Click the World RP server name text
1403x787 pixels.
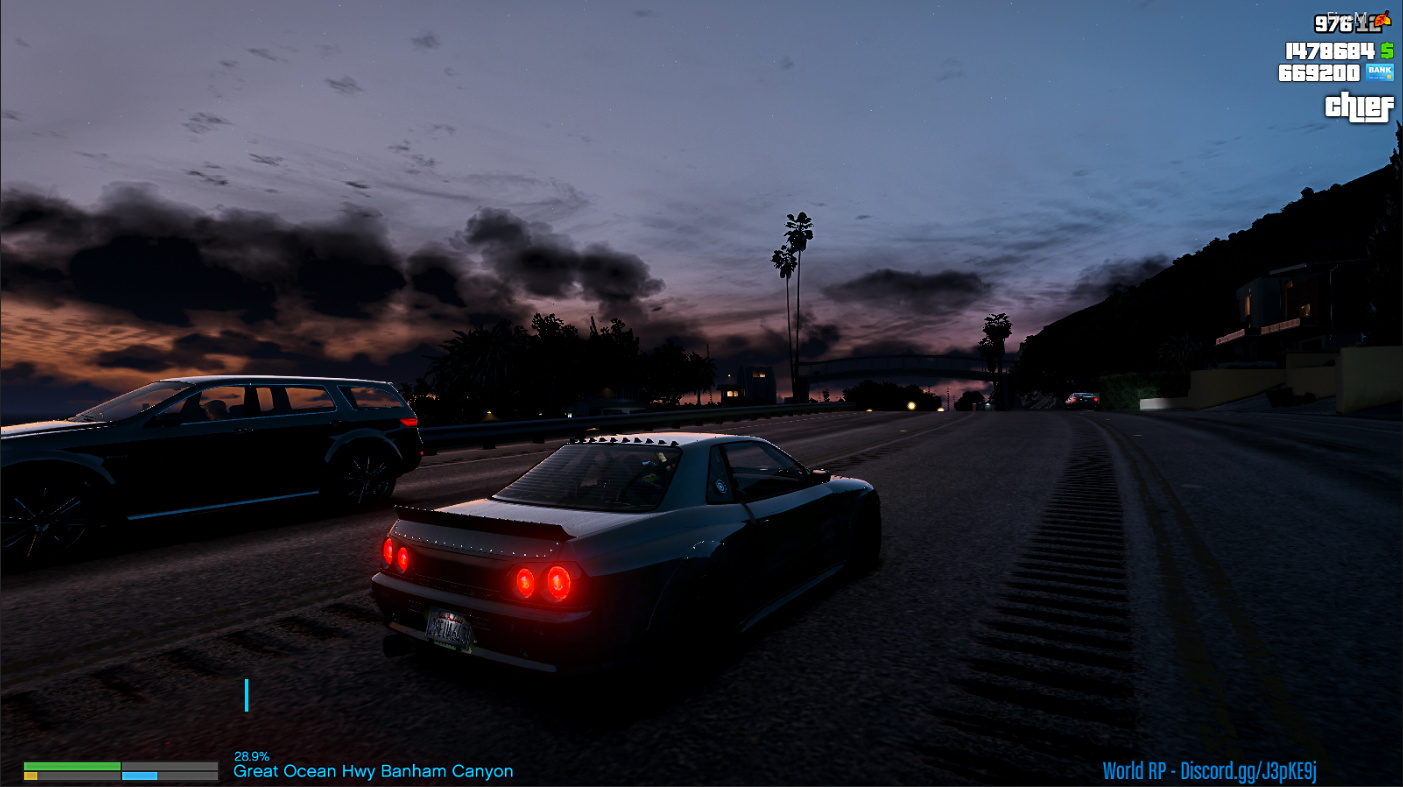pyautogui.click(x=1135, y=768)
